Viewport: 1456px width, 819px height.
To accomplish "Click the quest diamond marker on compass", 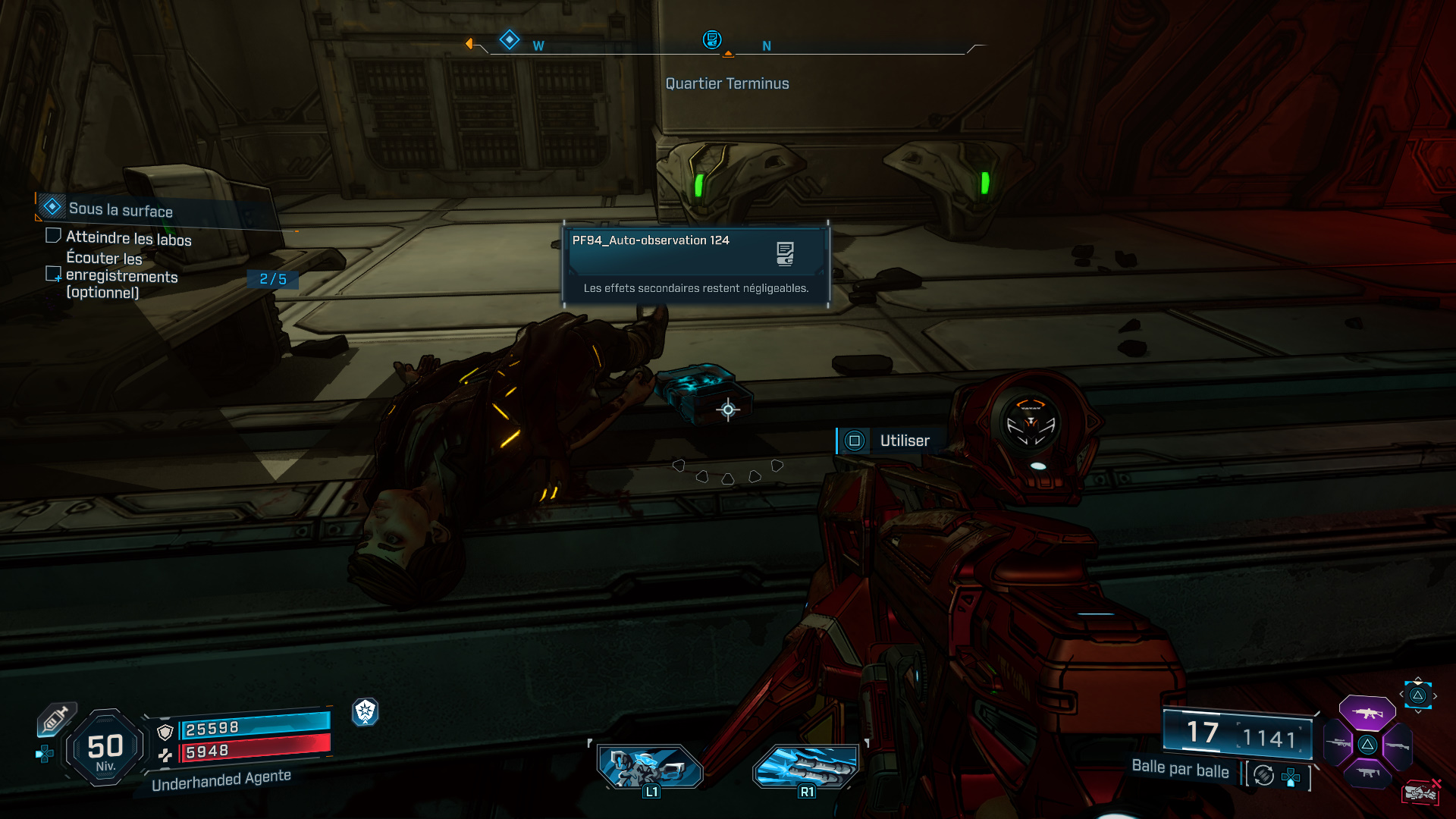I will click(510, 39).
